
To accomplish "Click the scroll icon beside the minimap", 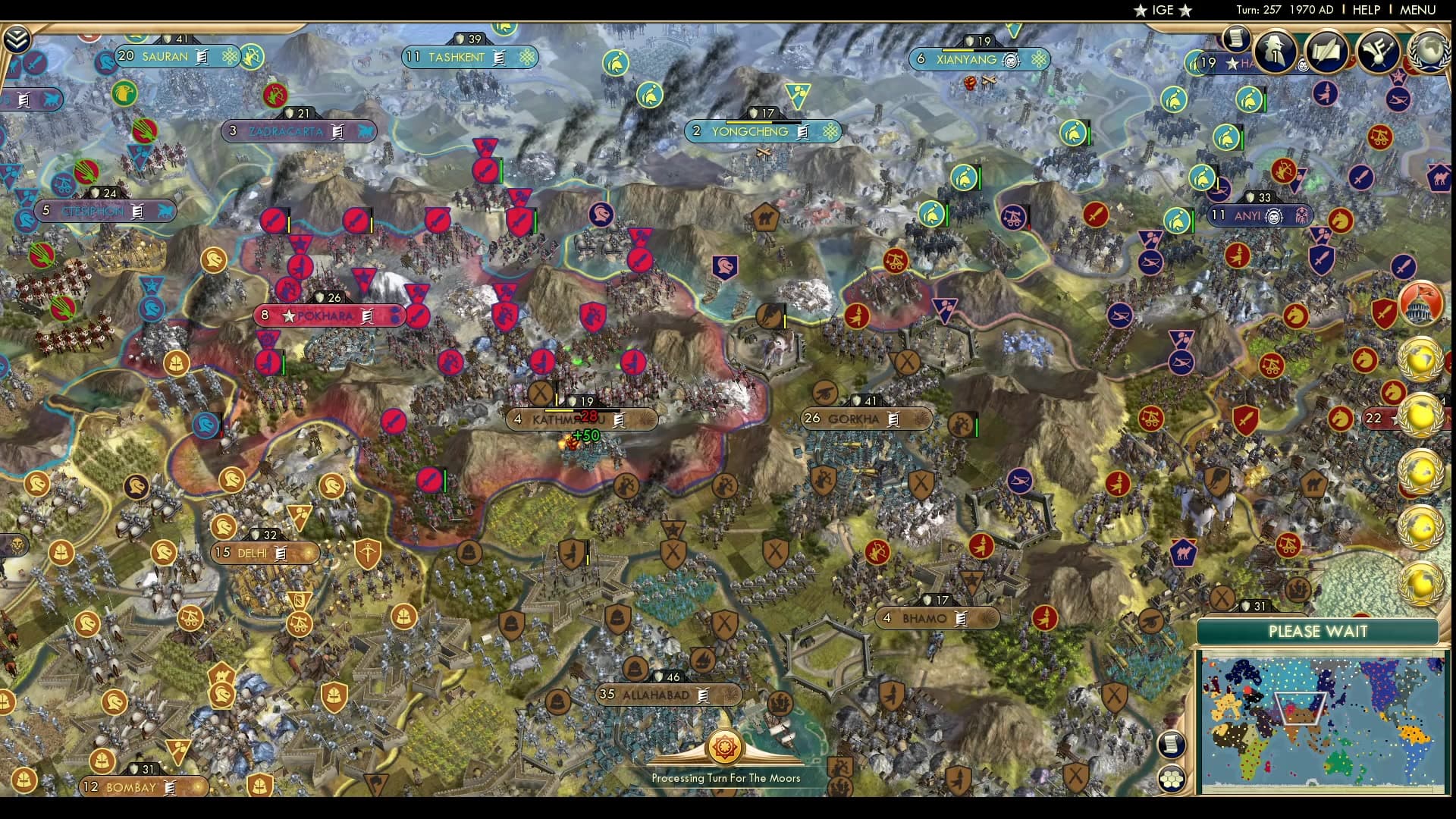I will pos(1172,743).
